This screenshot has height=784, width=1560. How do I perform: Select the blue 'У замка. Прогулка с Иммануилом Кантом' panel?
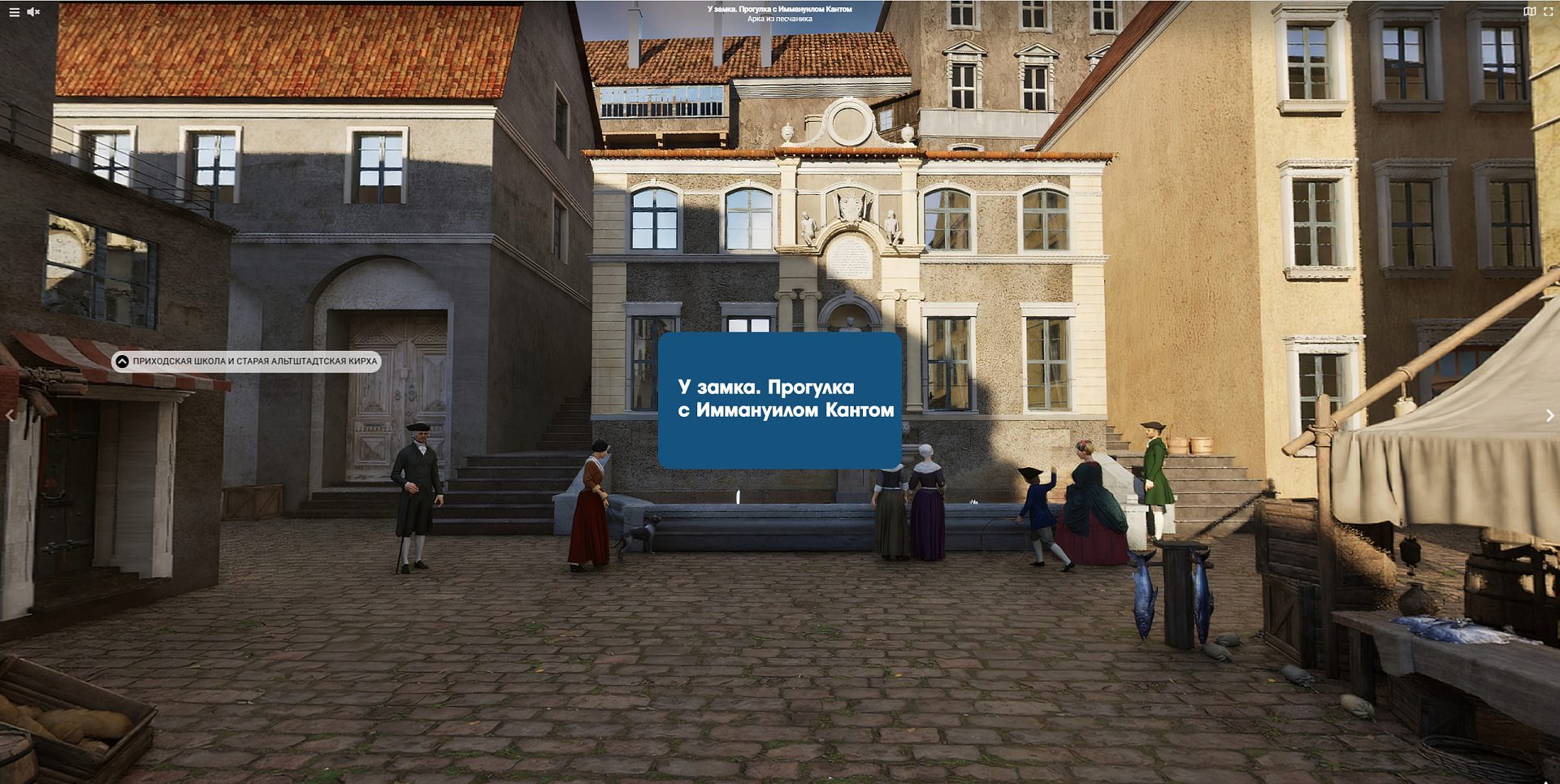pos(779,400)
